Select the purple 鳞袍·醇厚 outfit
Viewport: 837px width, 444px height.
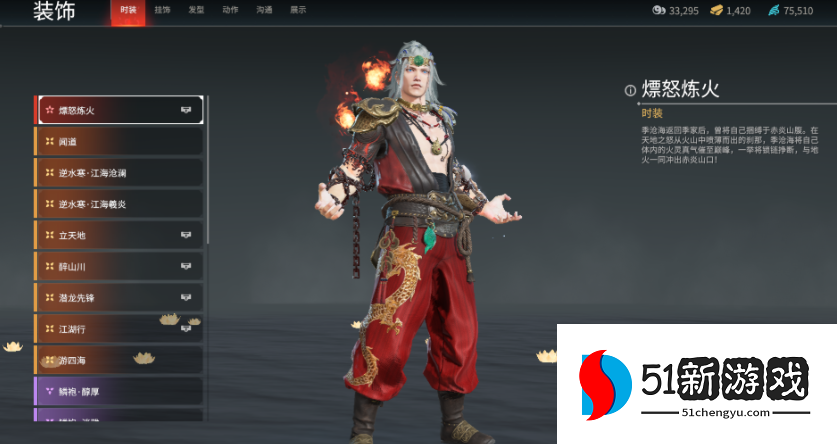point(119,391)
